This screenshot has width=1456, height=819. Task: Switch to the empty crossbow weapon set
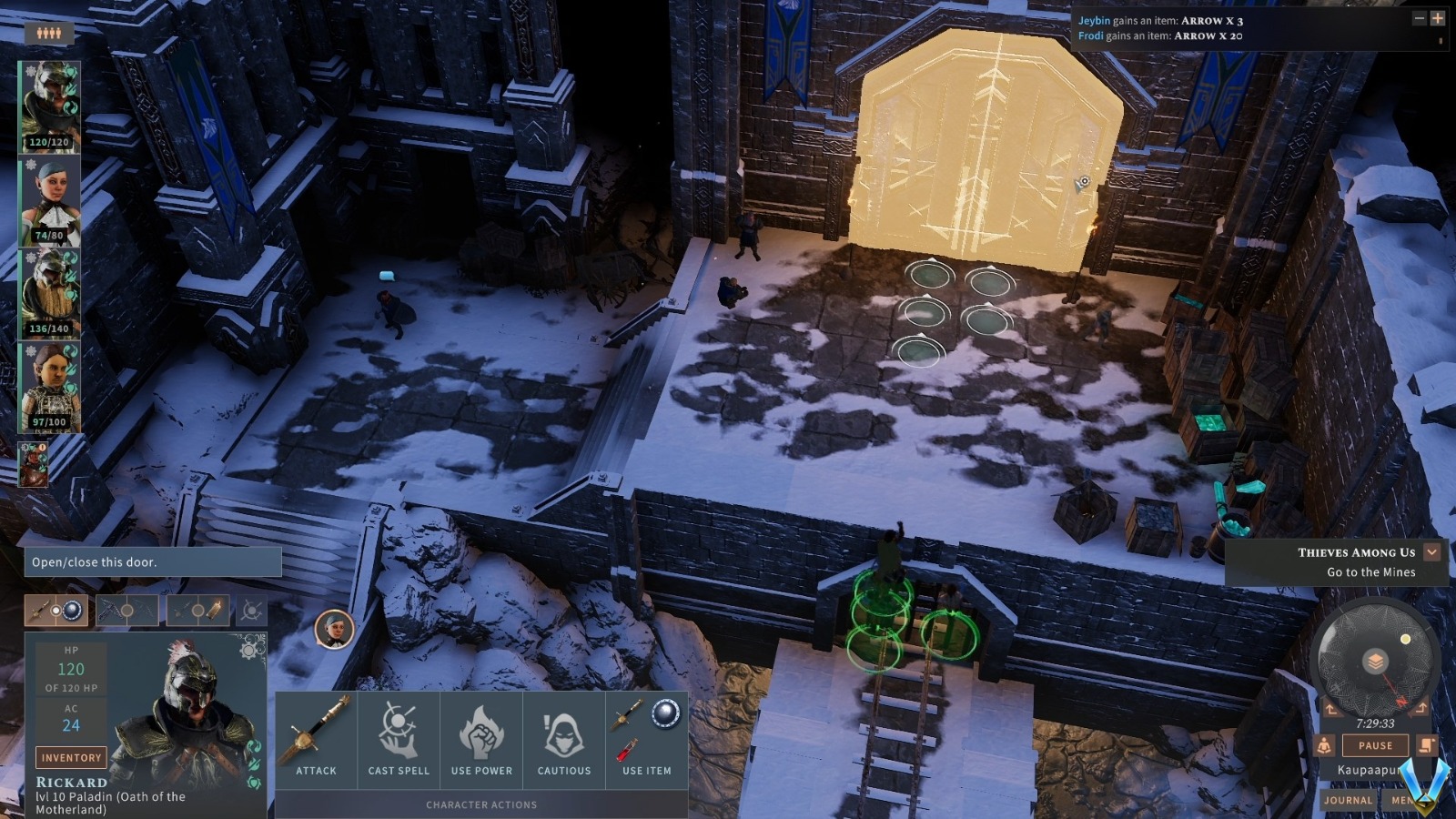click(127, 611)
